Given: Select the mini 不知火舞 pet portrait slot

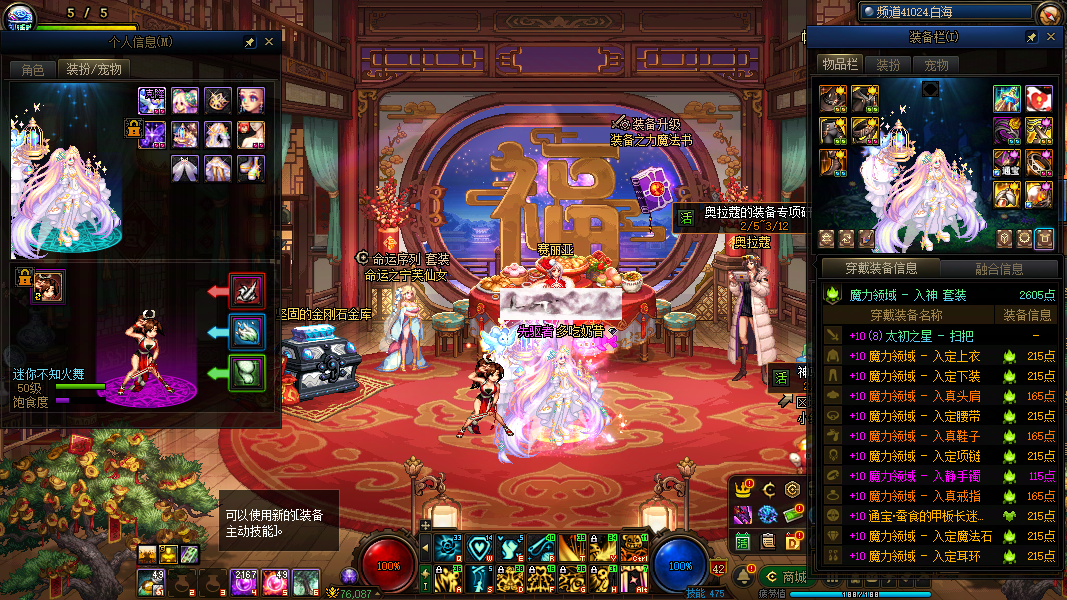Looking at the screenshot, I should pos(48,285).
